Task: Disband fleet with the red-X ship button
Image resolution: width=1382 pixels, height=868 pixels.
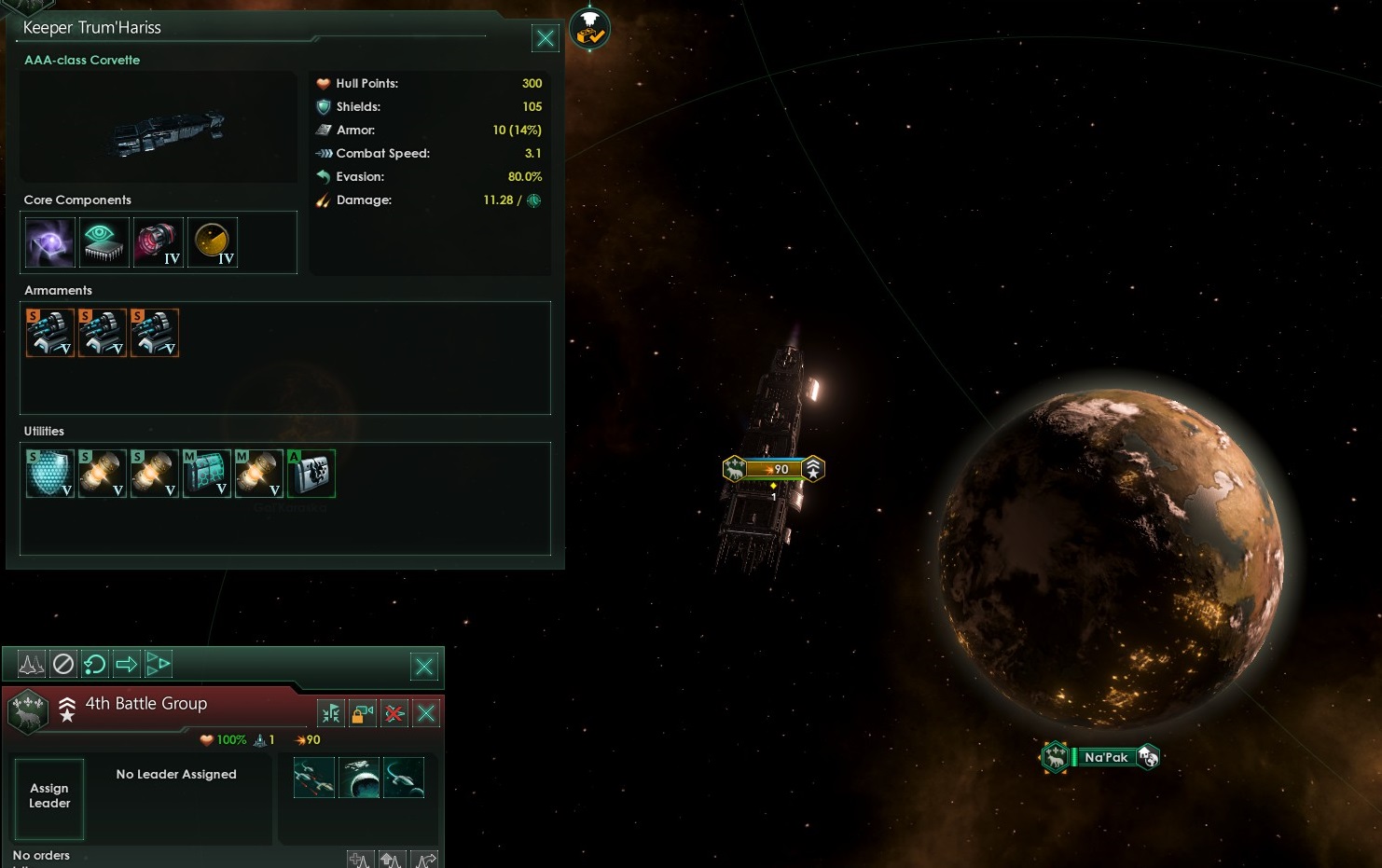Action: pos(394,714)
